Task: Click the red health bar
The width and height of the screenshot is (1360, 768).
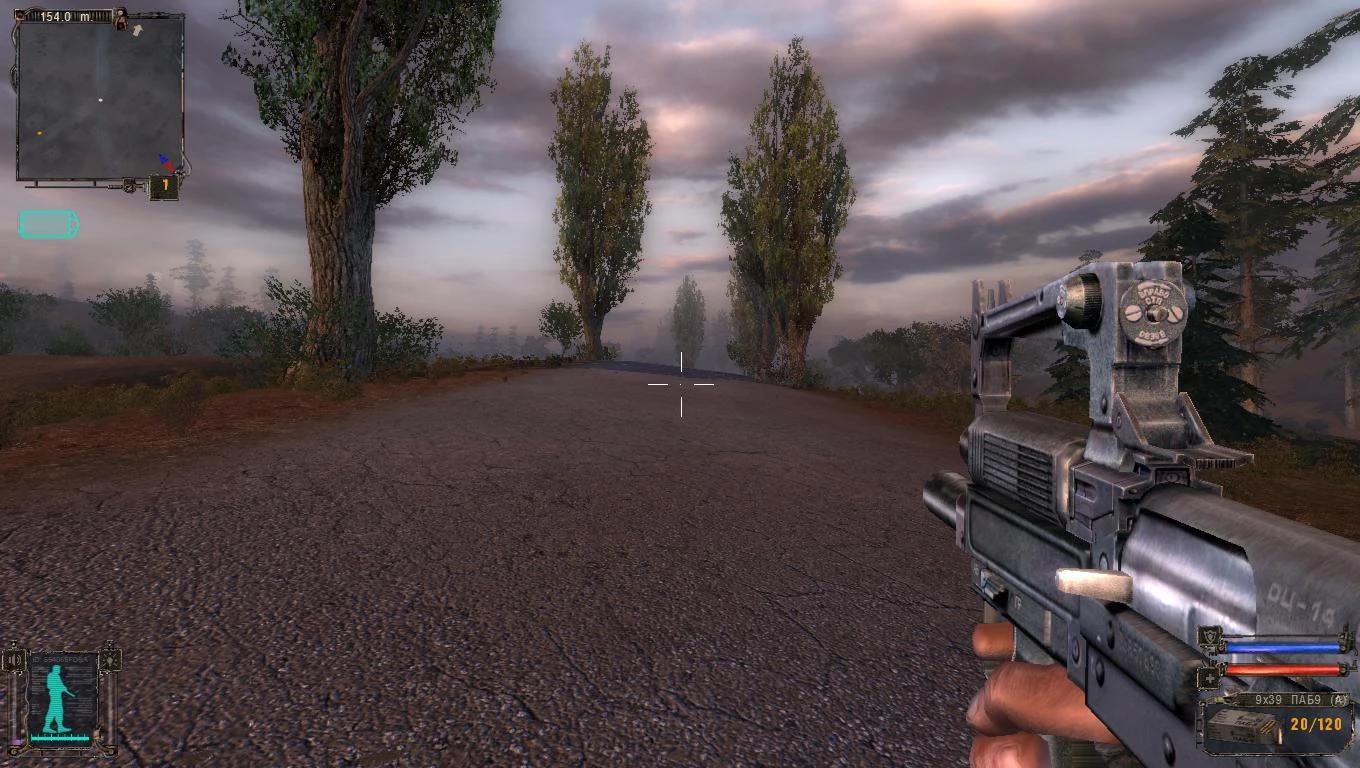Action: [x=1282, y=668]
